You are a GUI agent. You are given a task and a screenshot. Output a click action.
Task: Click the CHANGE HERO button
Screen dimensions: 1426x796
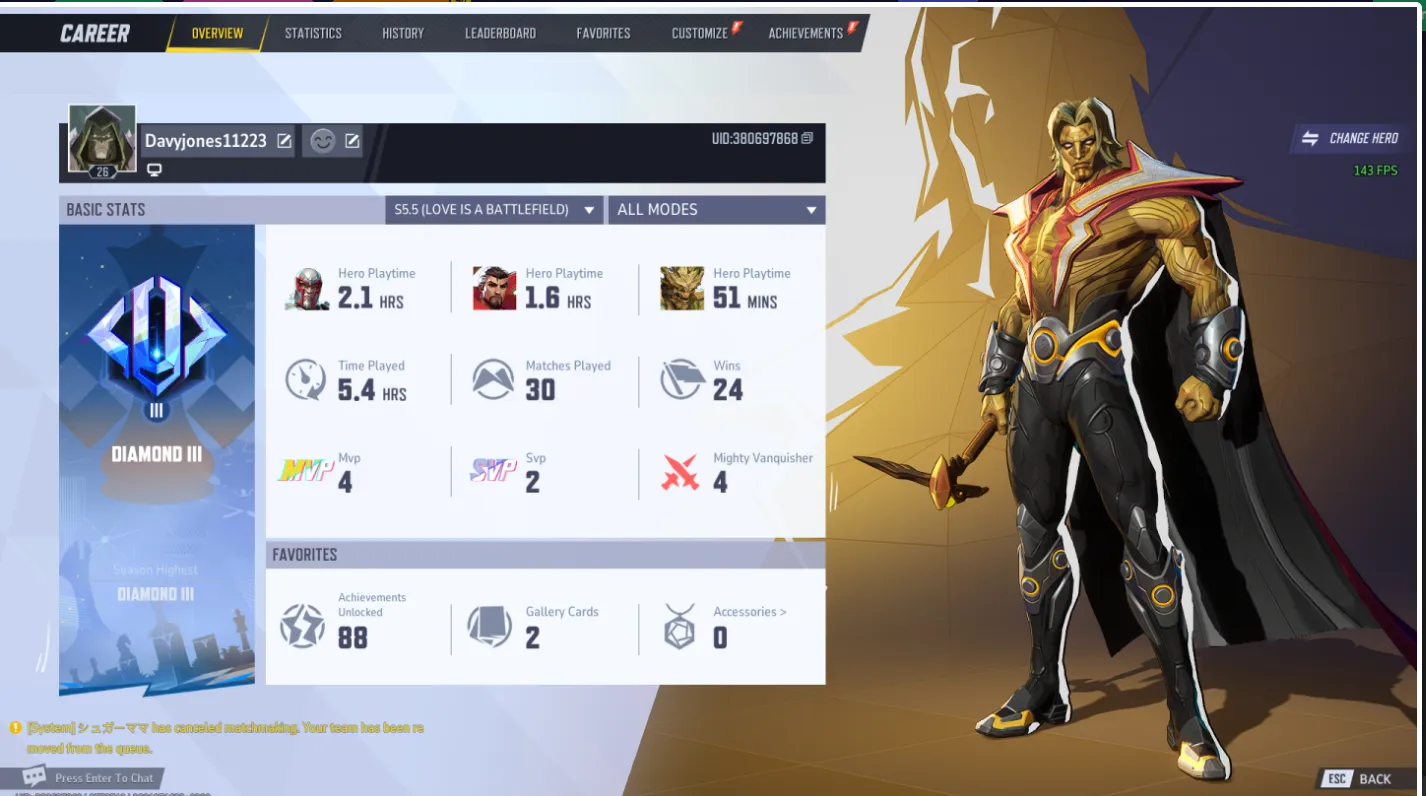point(1350,138)
